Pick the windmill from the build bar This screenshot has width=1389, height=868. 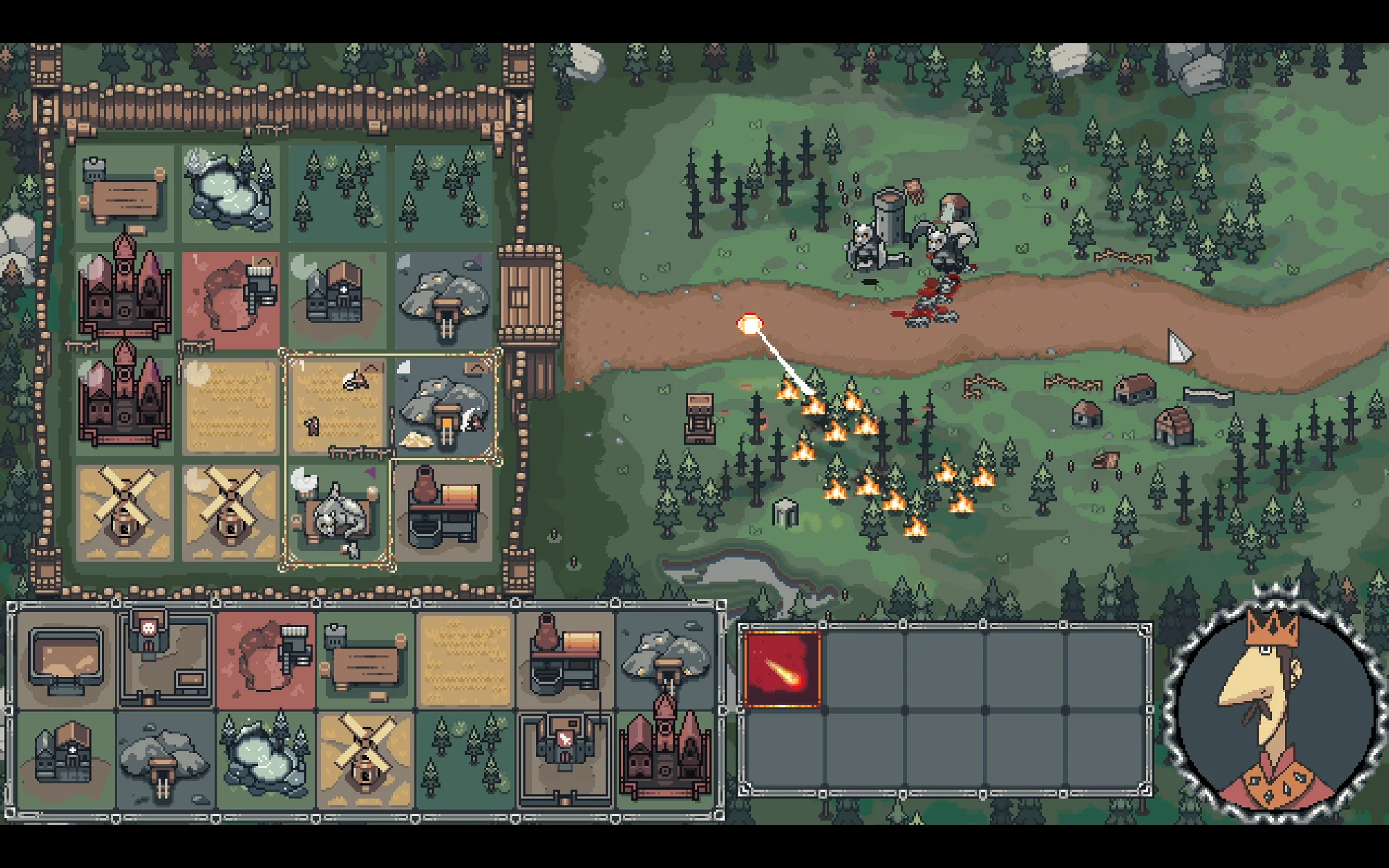(x=366, y=758)
